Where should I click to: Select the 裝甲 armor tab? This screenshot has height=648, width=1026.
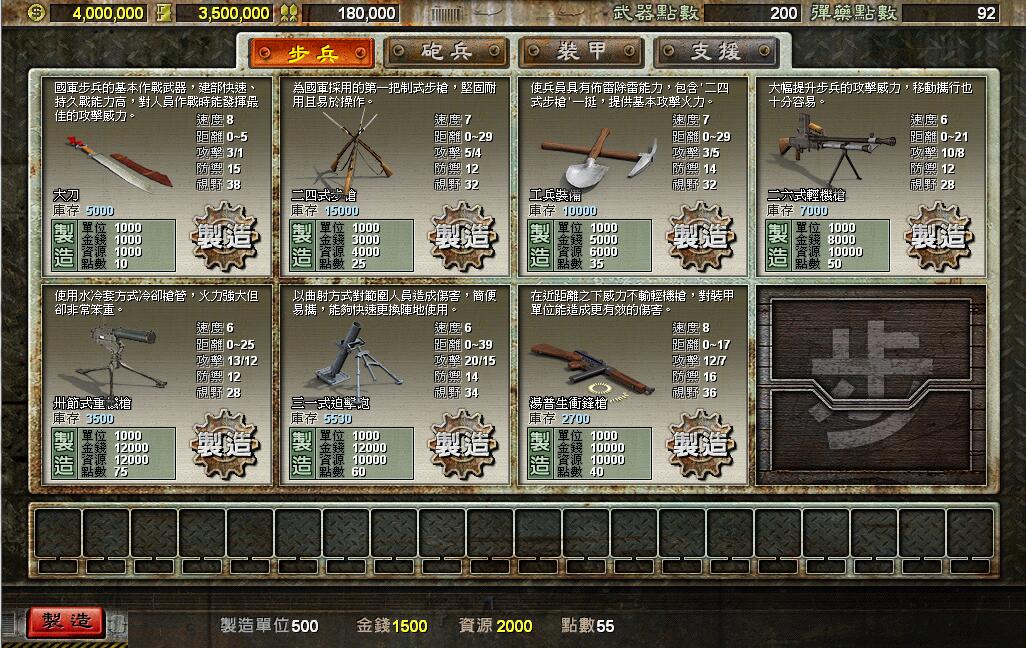click(x=580, y=52)
